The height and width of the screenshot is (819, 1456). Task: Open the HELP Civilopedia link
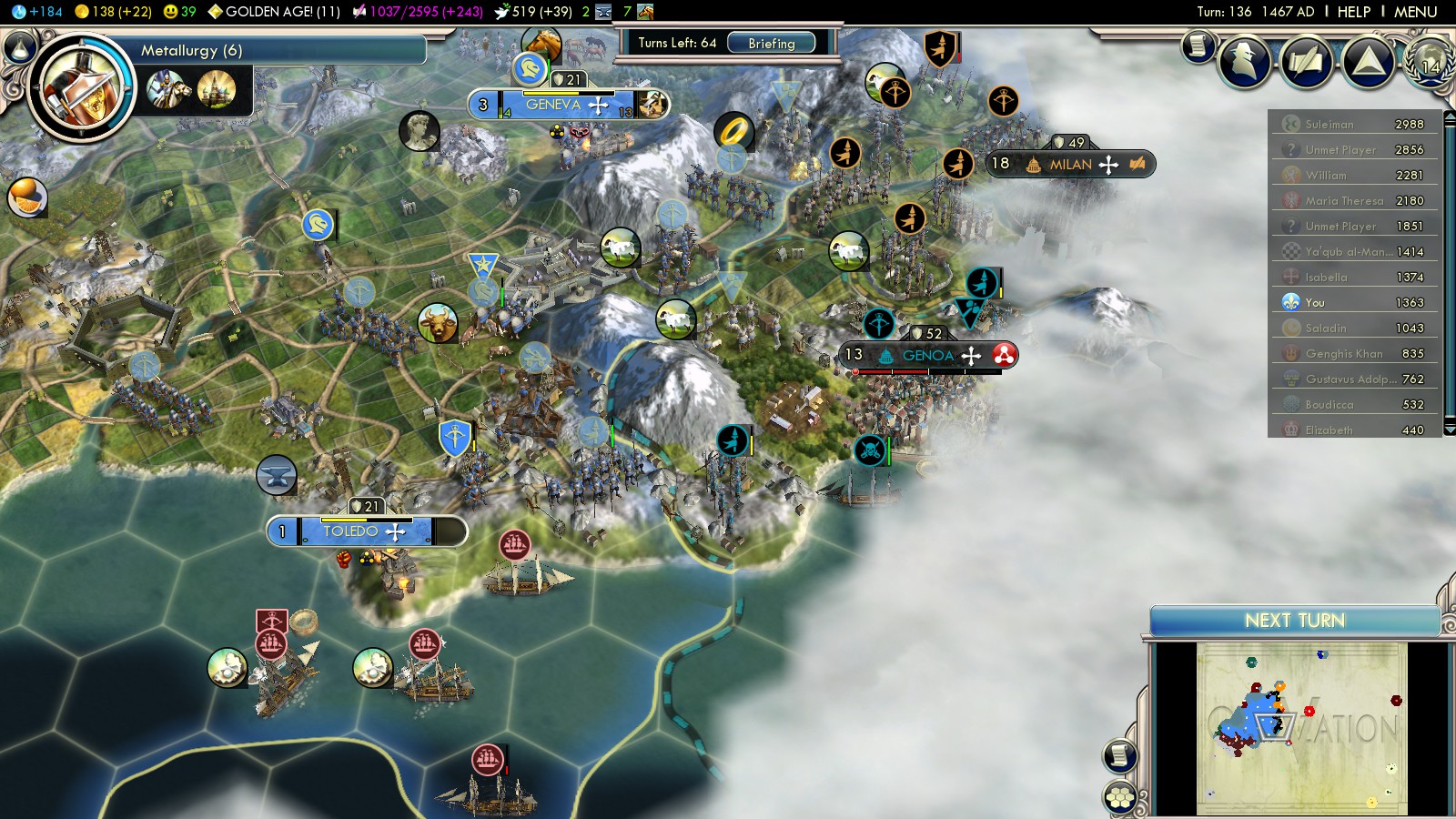click(1353, 12)
